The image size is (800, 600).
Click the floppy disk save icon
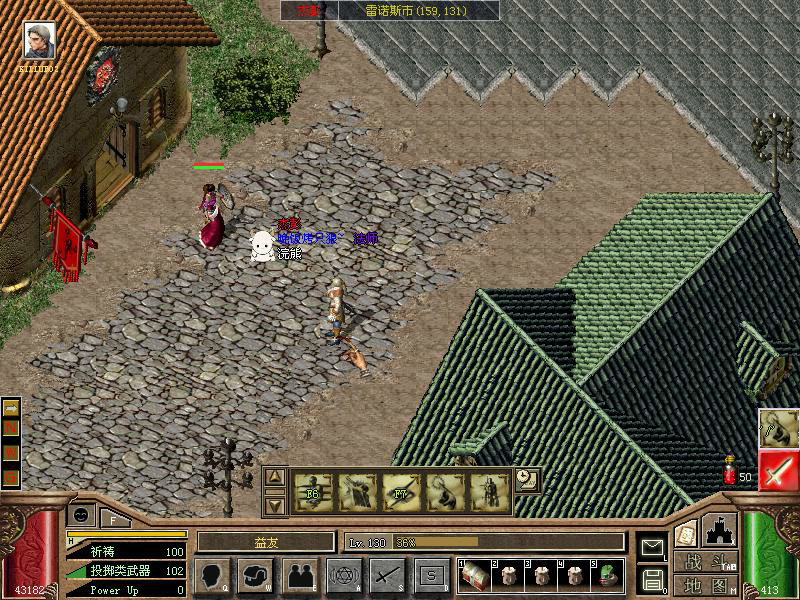pyautogui.click(x=652, y=577)
